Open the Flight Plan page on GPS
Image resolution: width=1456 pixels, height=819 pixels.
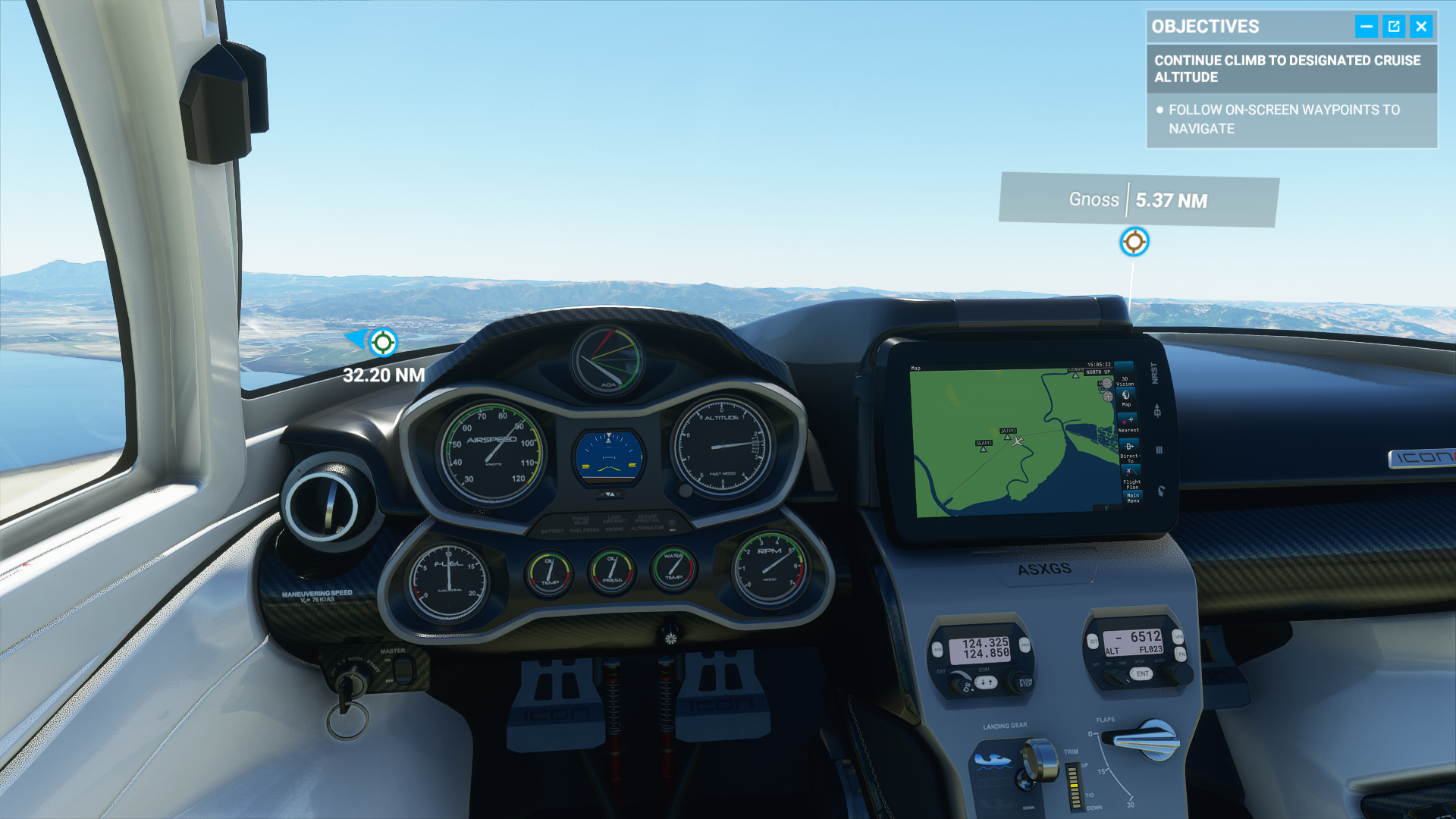pyautogui.click(x=1131, y=477)
